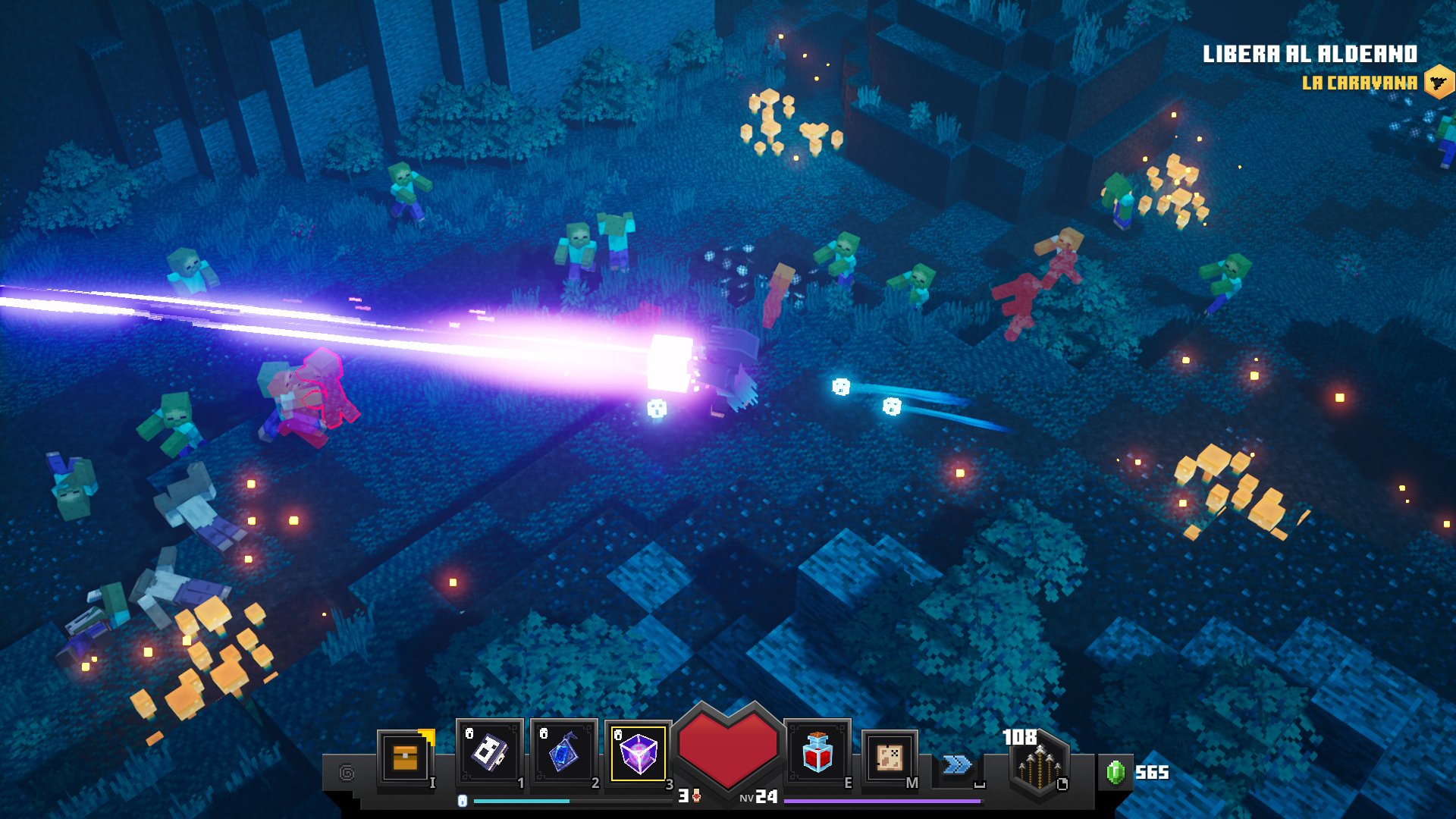This screenshot has width=1456, height=819.
Task: Click the keybind label E on potion slot
Action: pos(848,782)
